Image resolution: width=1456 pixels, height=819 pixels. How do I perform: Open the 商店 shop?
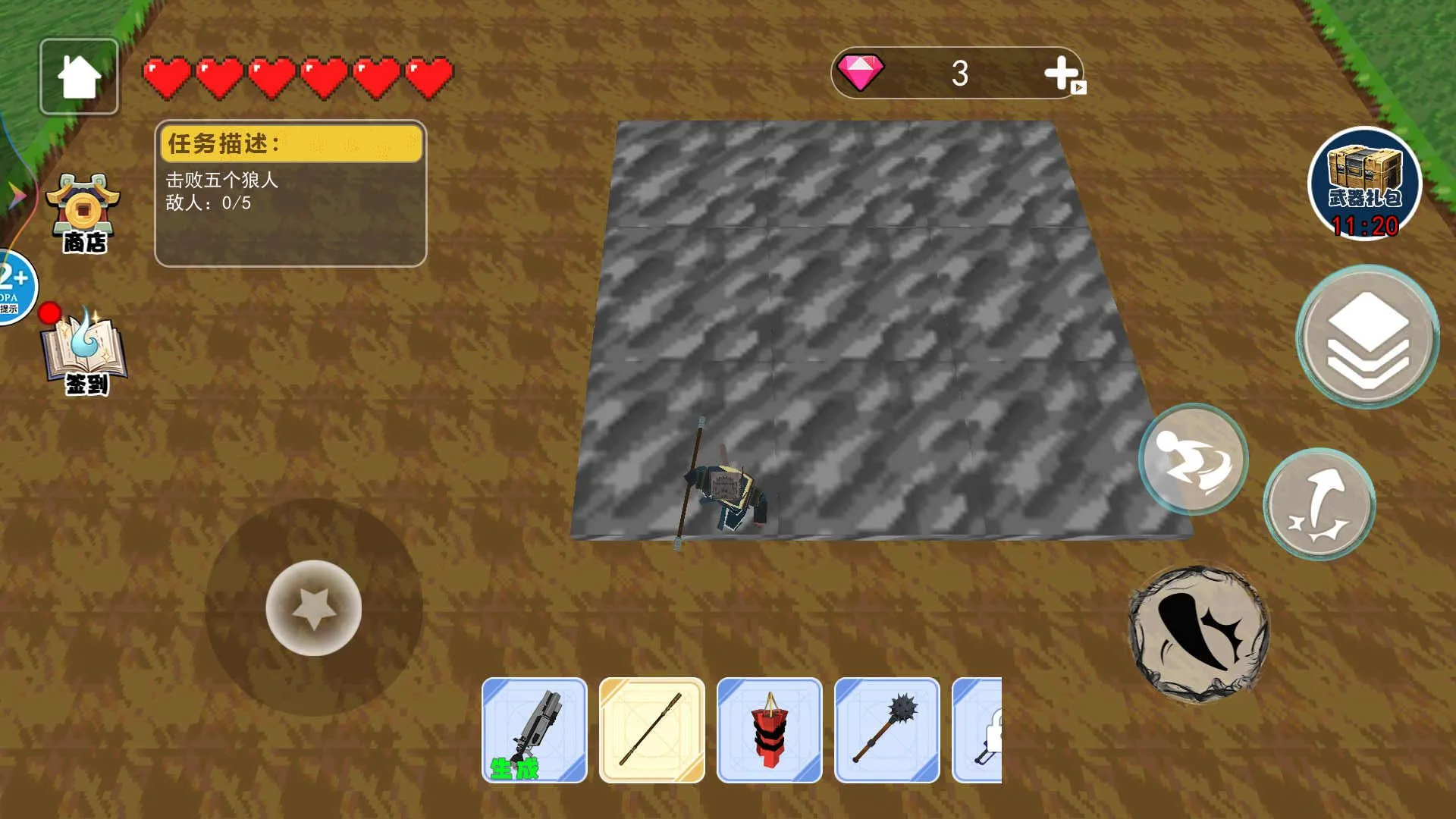pos(83,213)
